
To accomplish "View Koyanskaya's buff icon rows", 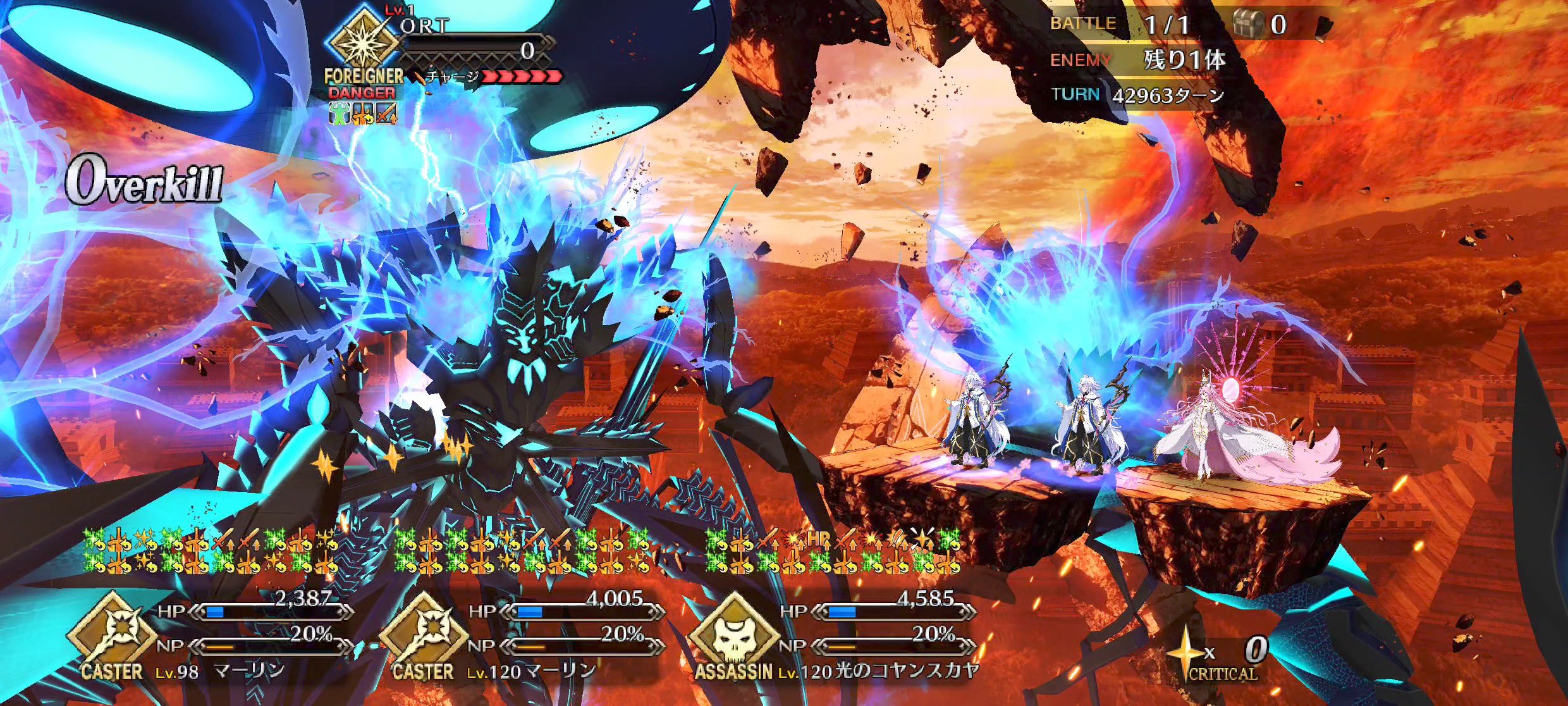I will tap(833, 550).
